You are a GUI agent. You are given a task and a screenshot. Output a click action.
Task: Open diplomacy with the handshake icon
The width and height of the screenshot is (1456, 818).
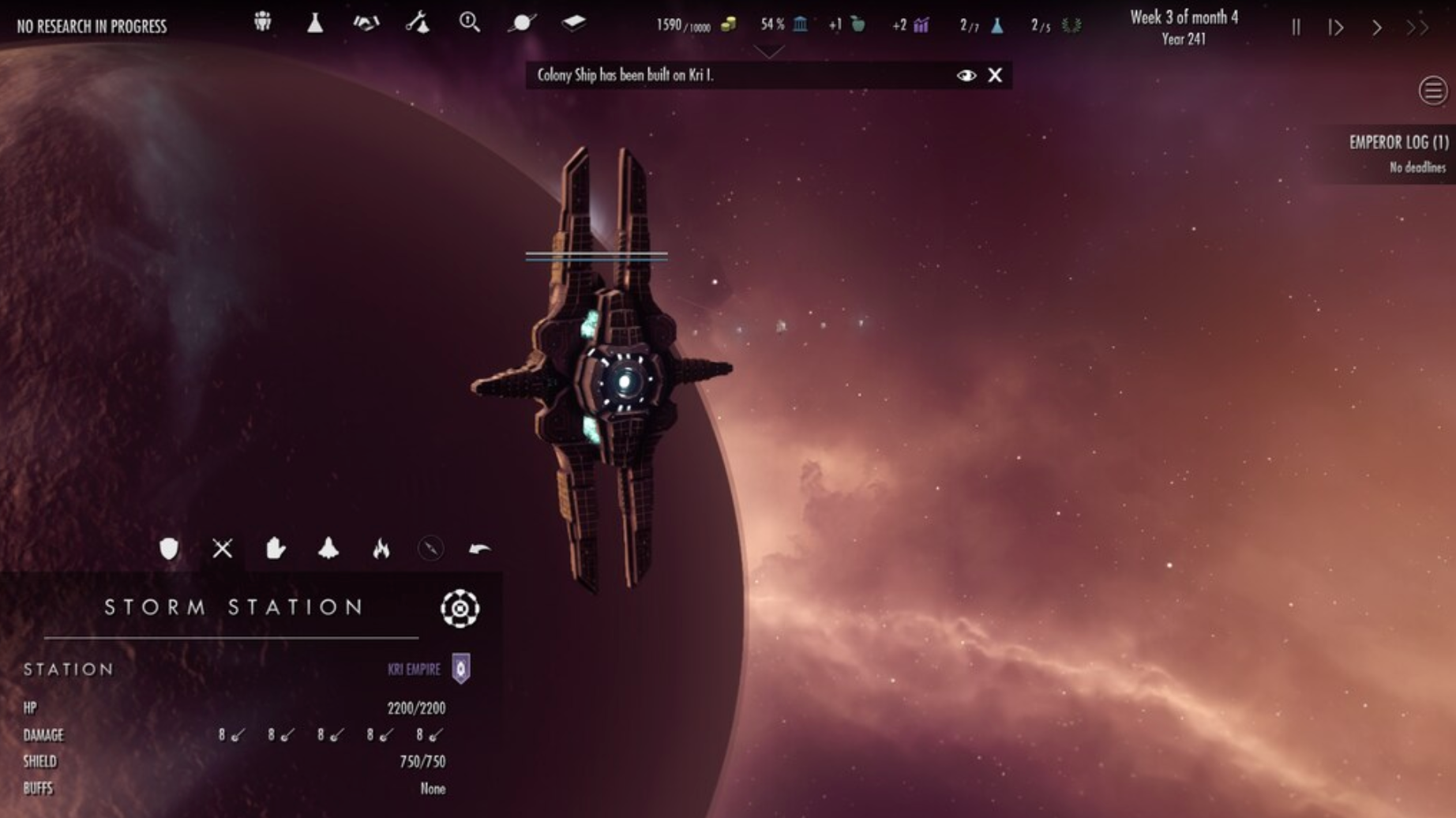click(x=368, y=24)
